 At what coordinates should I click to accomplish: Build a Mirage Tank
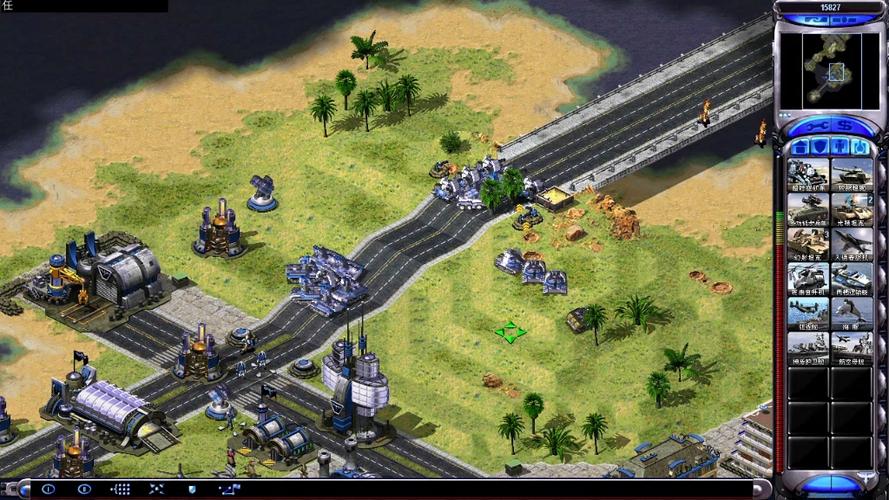[x=807, y=243]
